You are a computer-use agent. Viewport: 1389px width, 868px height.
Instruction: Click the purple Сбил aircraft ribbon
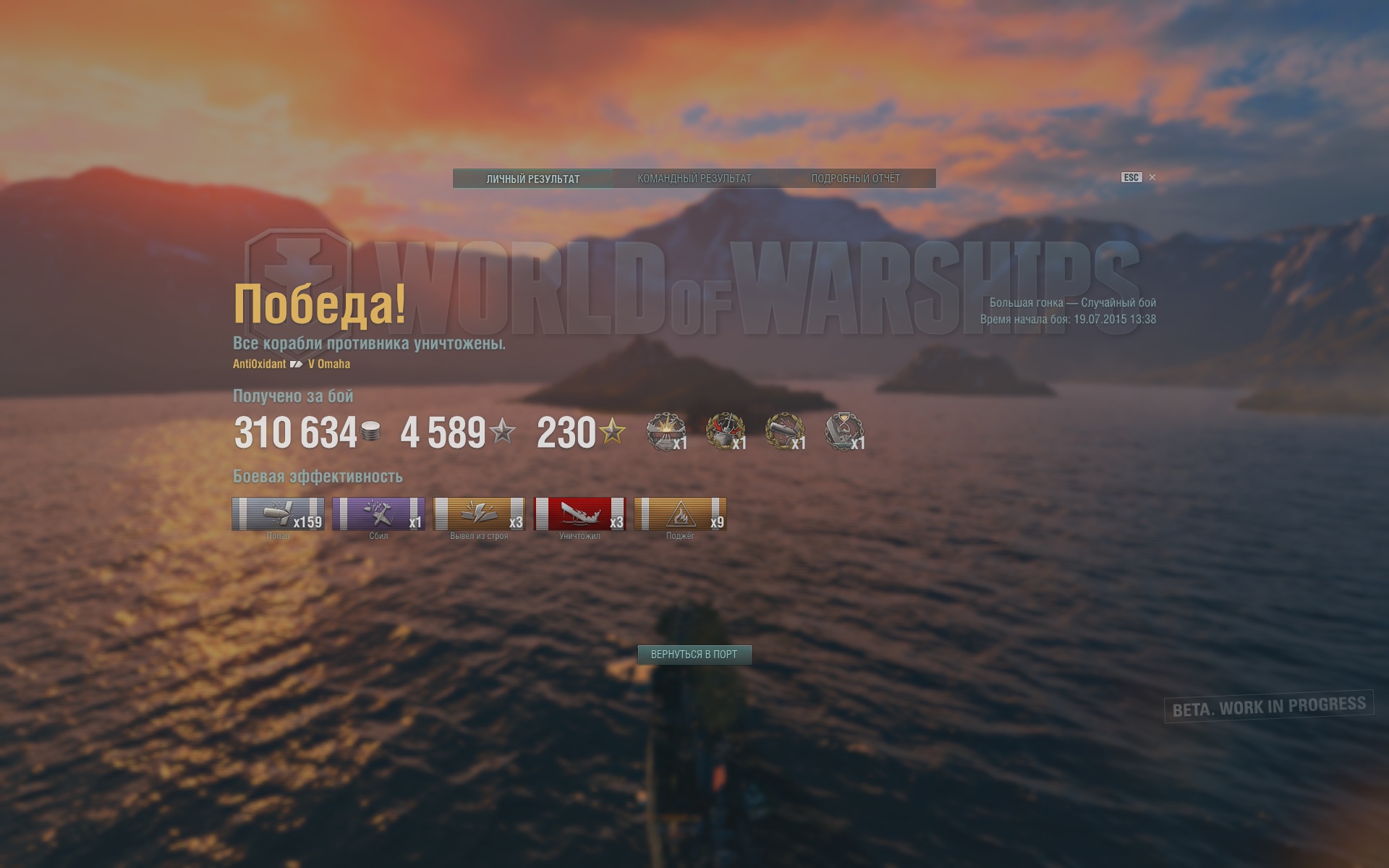[378, 514]
